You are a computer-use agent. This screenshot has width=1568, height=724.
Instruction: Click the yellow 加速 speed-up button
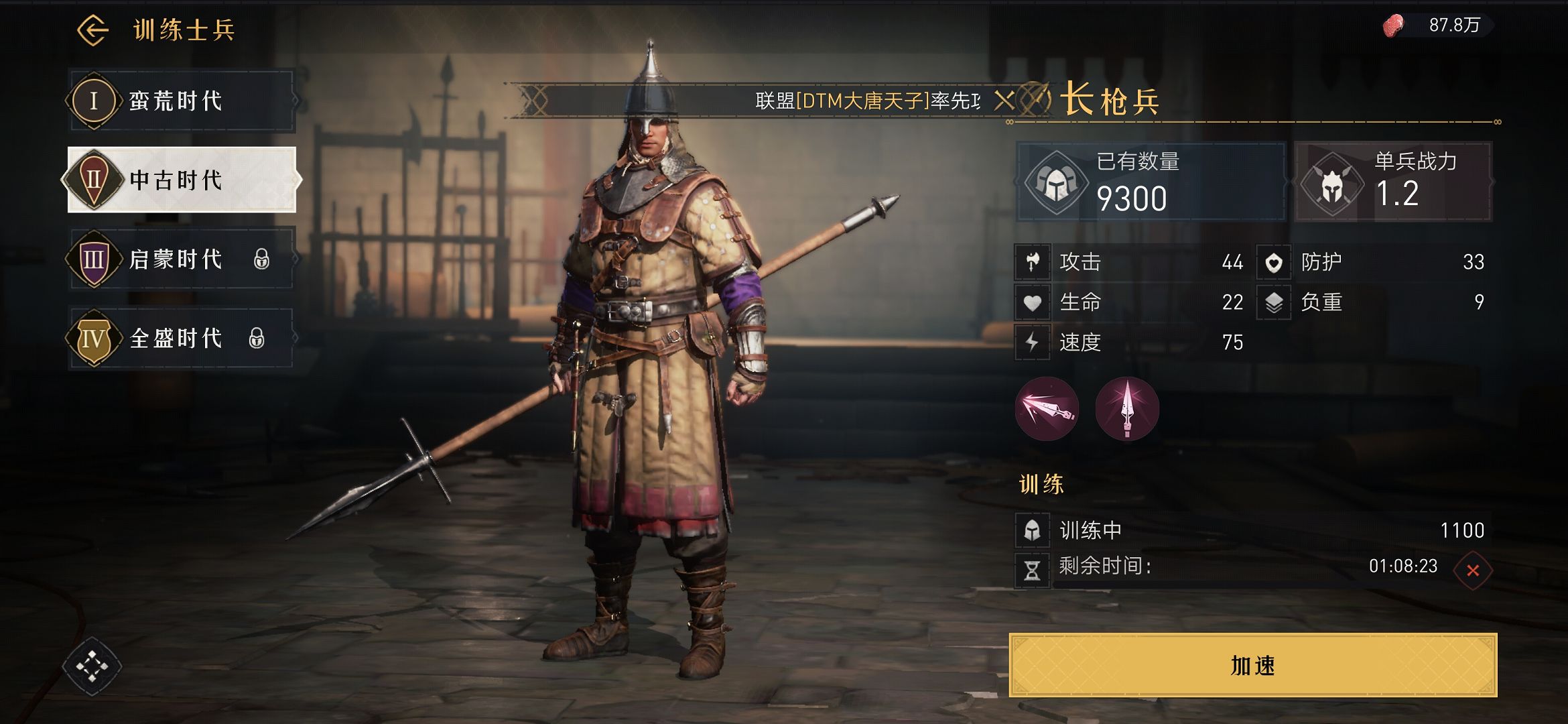pyautogui.click(x=1252, y=665)
